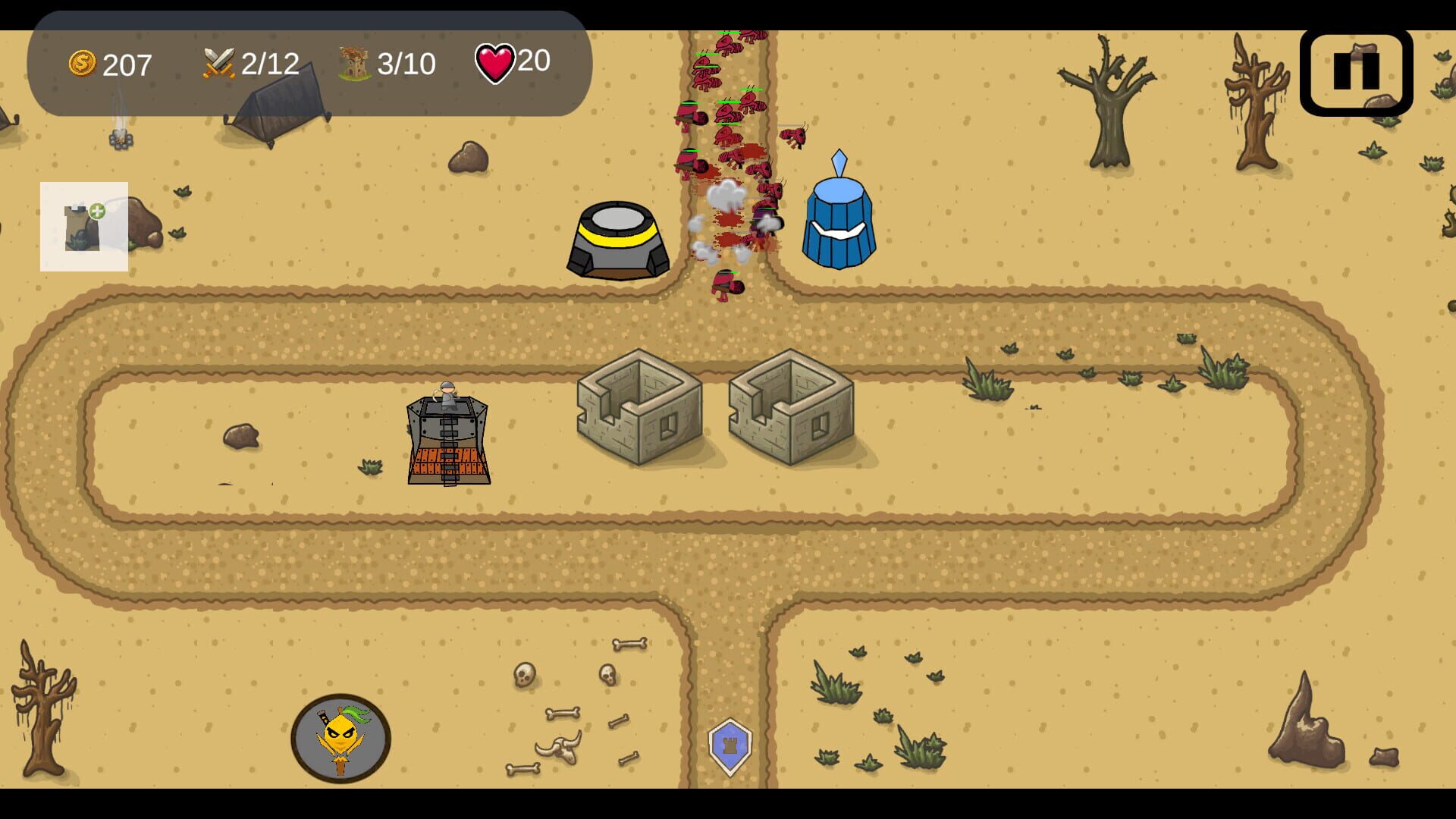Click the tower card with green plus badge

[x=83, y=226]
